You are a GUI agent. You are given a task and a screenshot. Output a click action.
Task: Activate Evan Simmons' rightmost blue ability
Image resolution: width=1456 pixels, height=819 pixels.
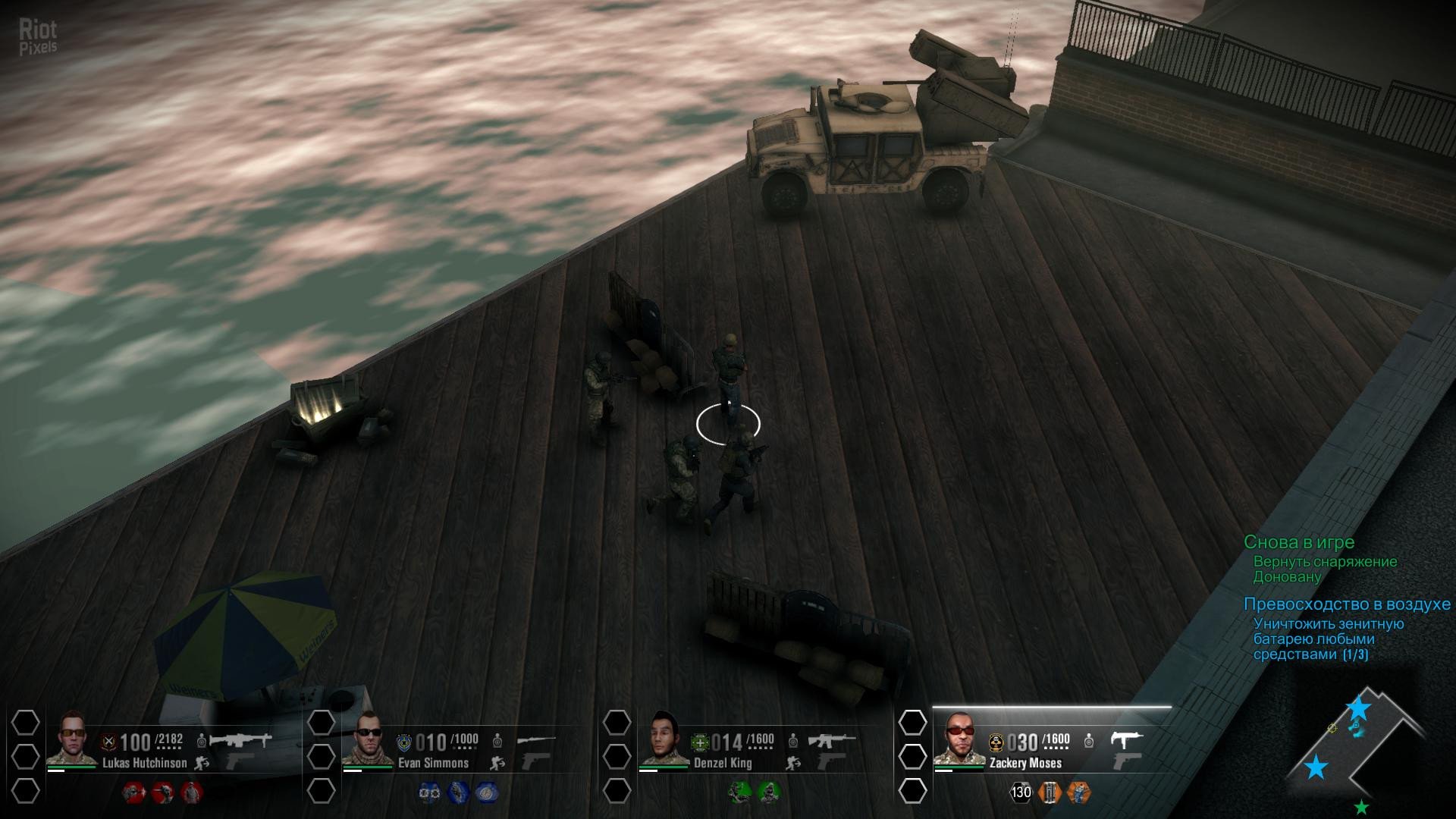486,792
